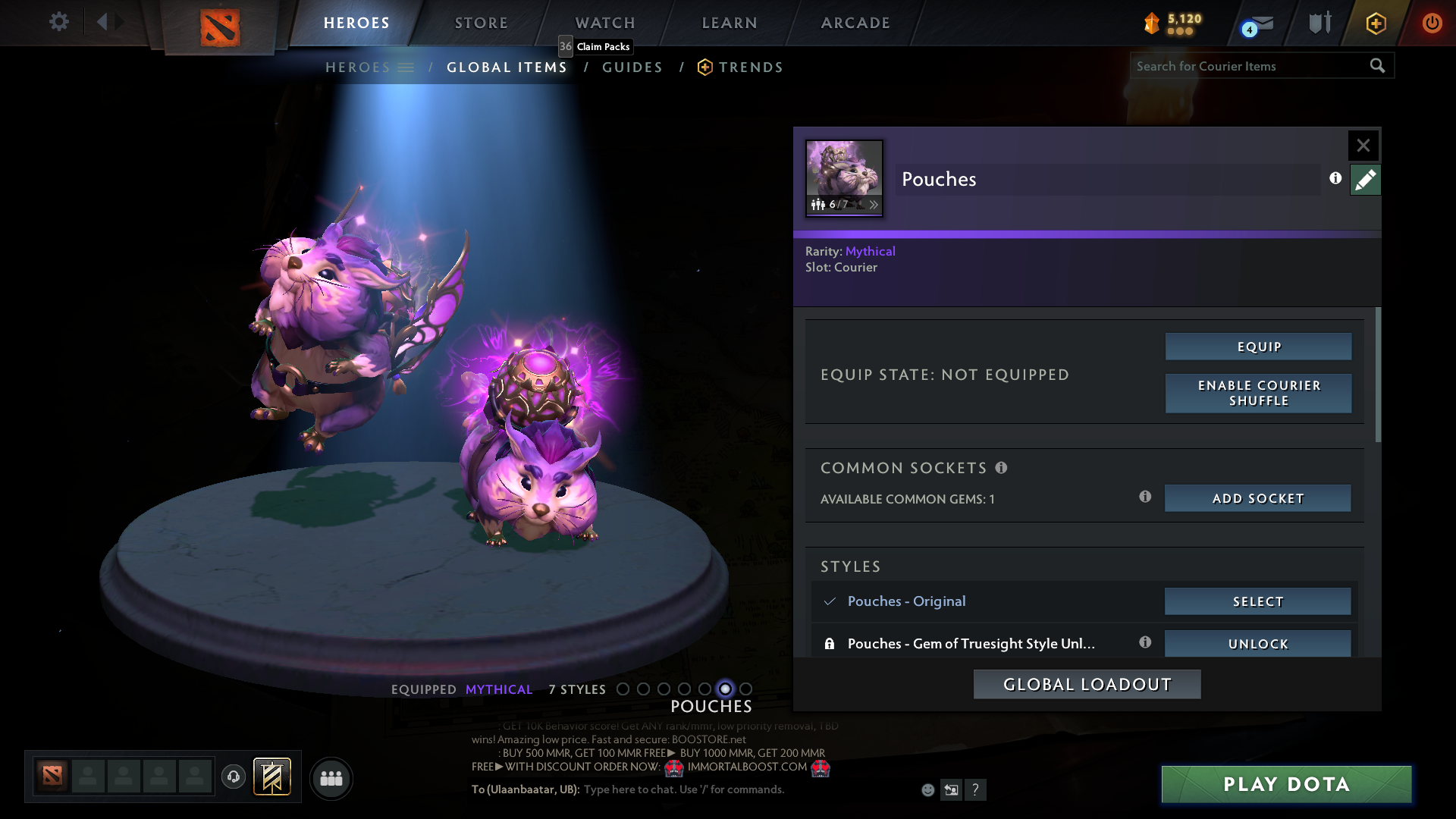Edit the Pouches item with the pencil icon
1456x819 pixels.
pyautogui.click(x=1365, y=180)
